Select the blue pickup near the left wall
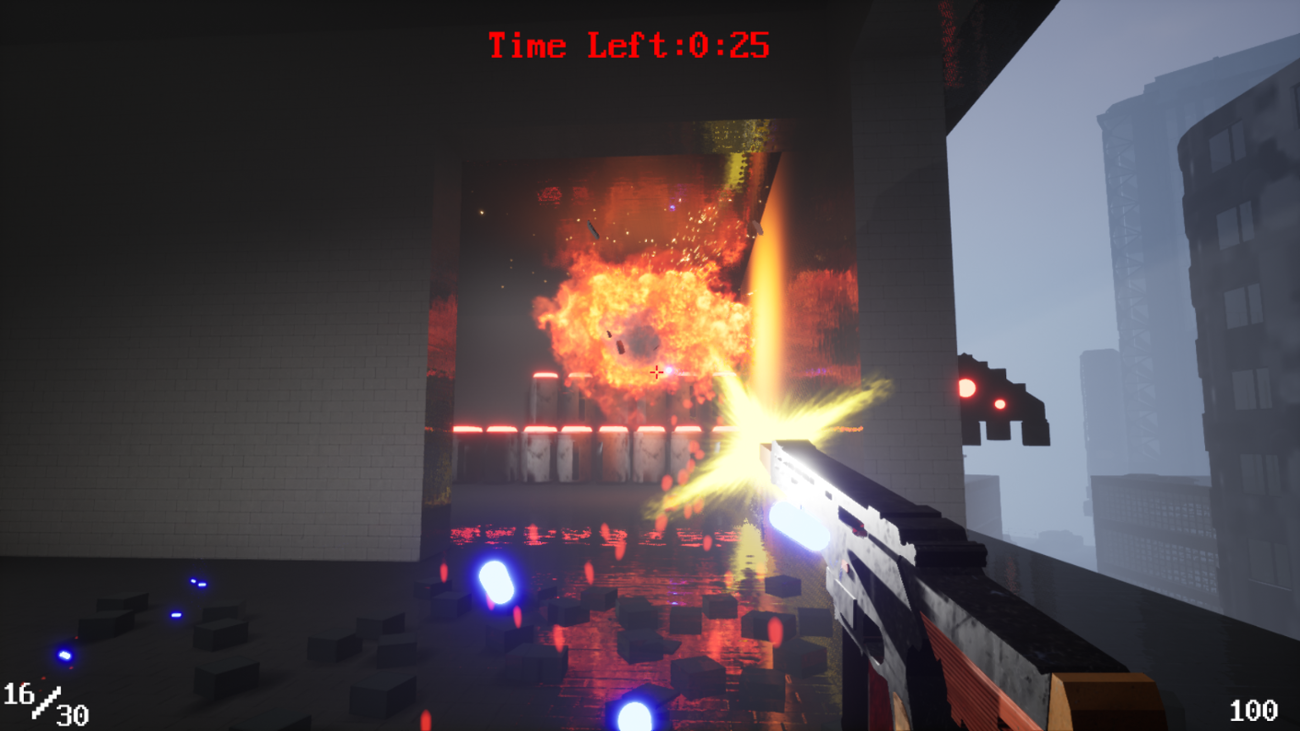The width and height of the screenshot is (1300, 731). coord(195,582)
